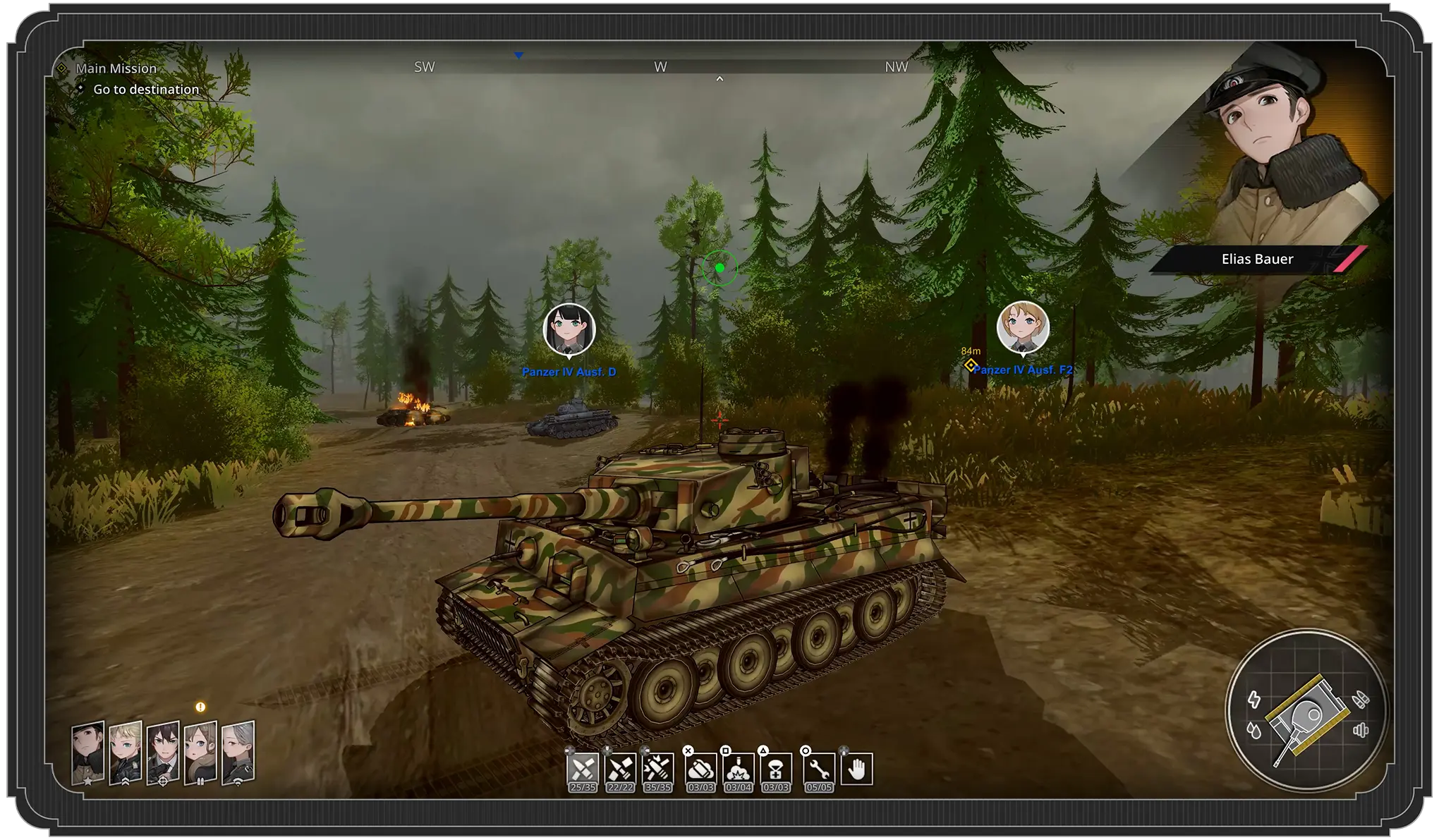This screenshot has width=1439, height=840.
Task: Deploy the smoke canister ability
Action: [x=700, y=769]
